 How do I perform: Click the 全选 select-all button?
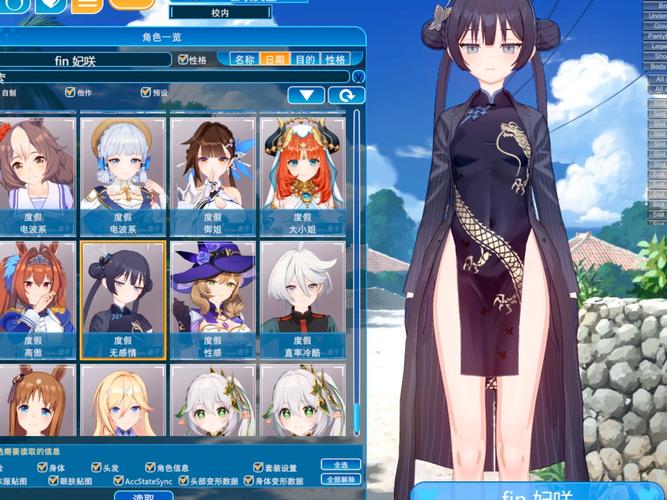tap(340, 465)
